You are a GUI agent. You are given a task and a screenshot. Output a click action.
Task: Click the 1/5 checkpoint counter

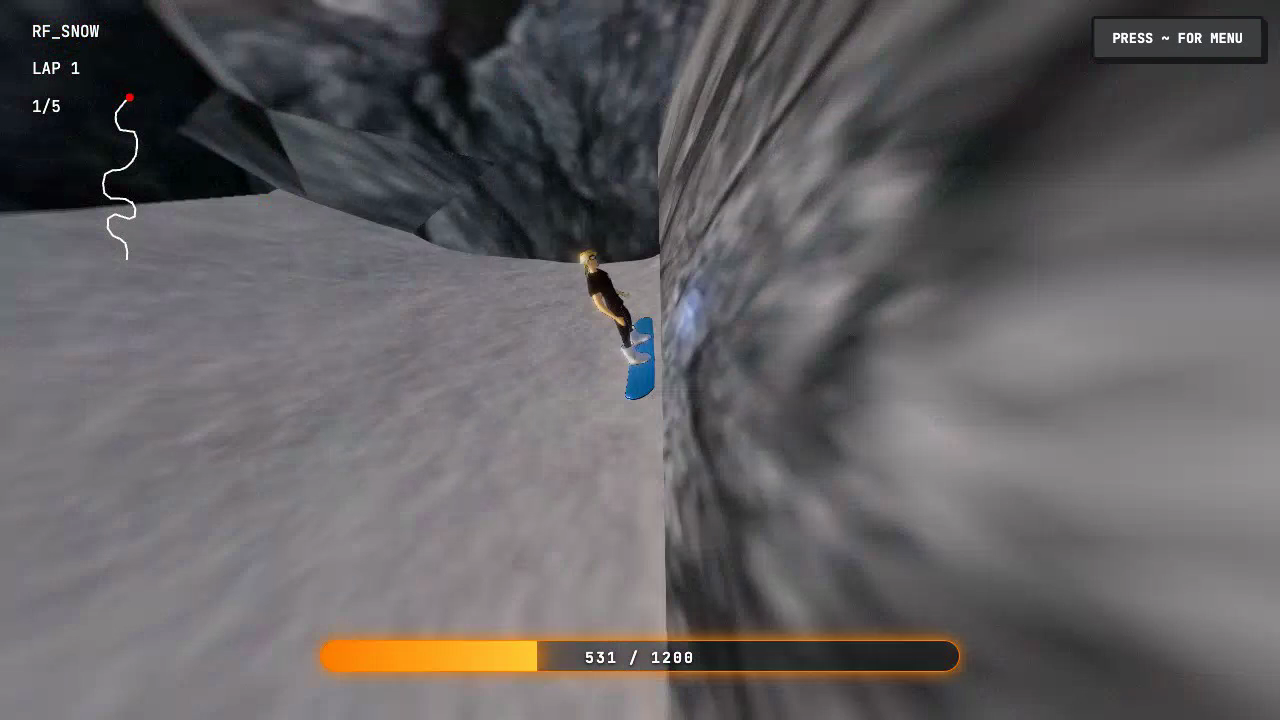(x=45, y=105)
